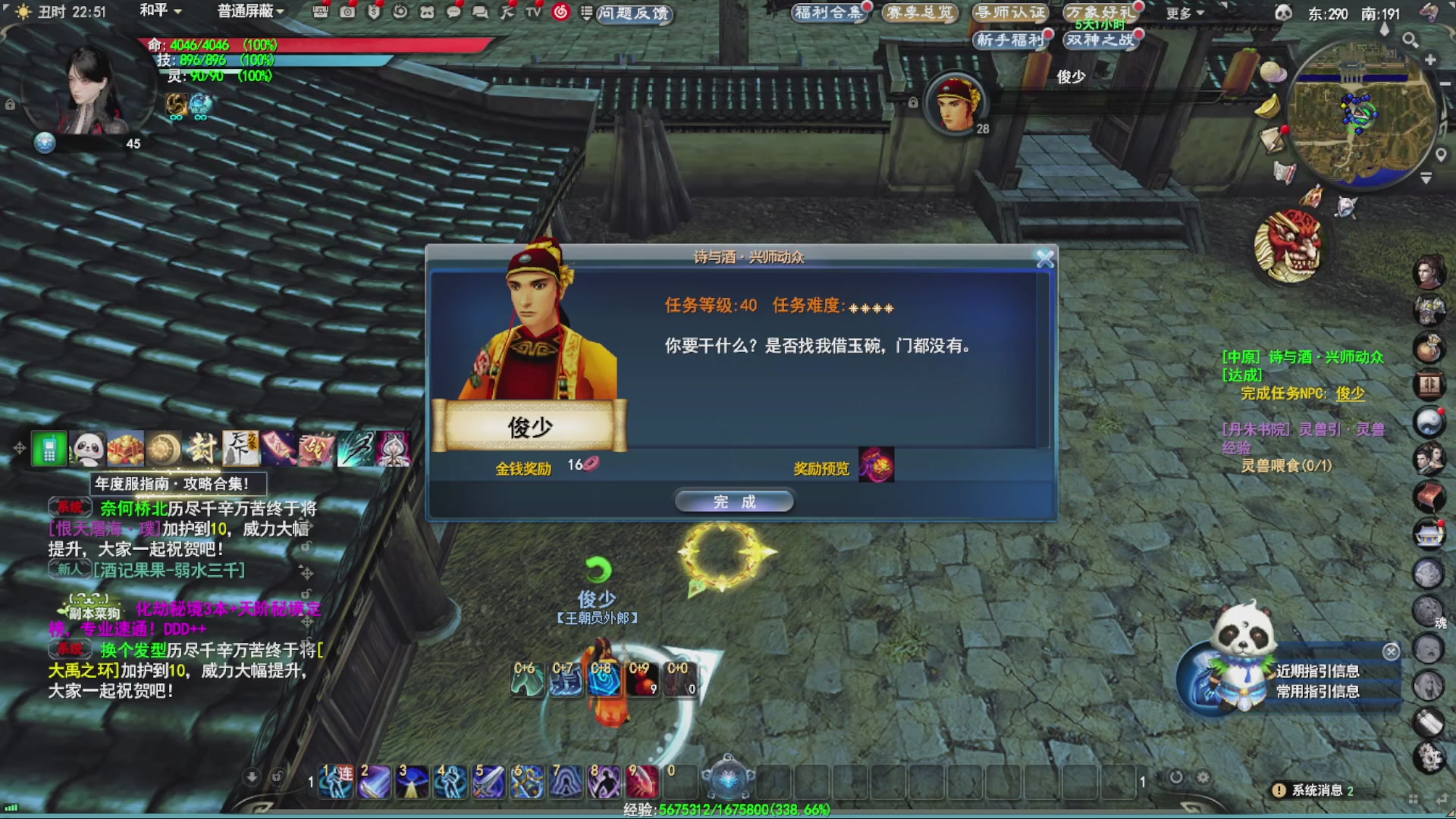Open the 赛季总览 panel at top right
The image size is (1456, 819).
pos(921,13)
